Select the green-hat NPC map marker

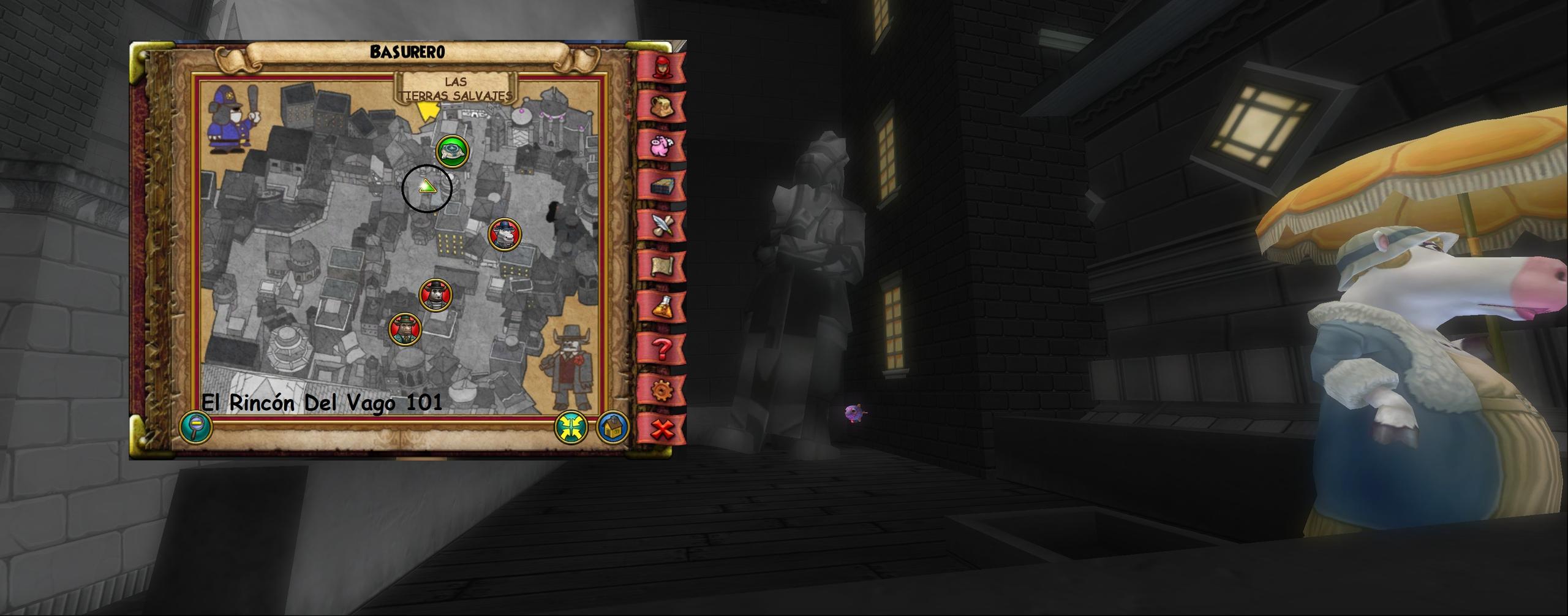[x=405, y=329]
